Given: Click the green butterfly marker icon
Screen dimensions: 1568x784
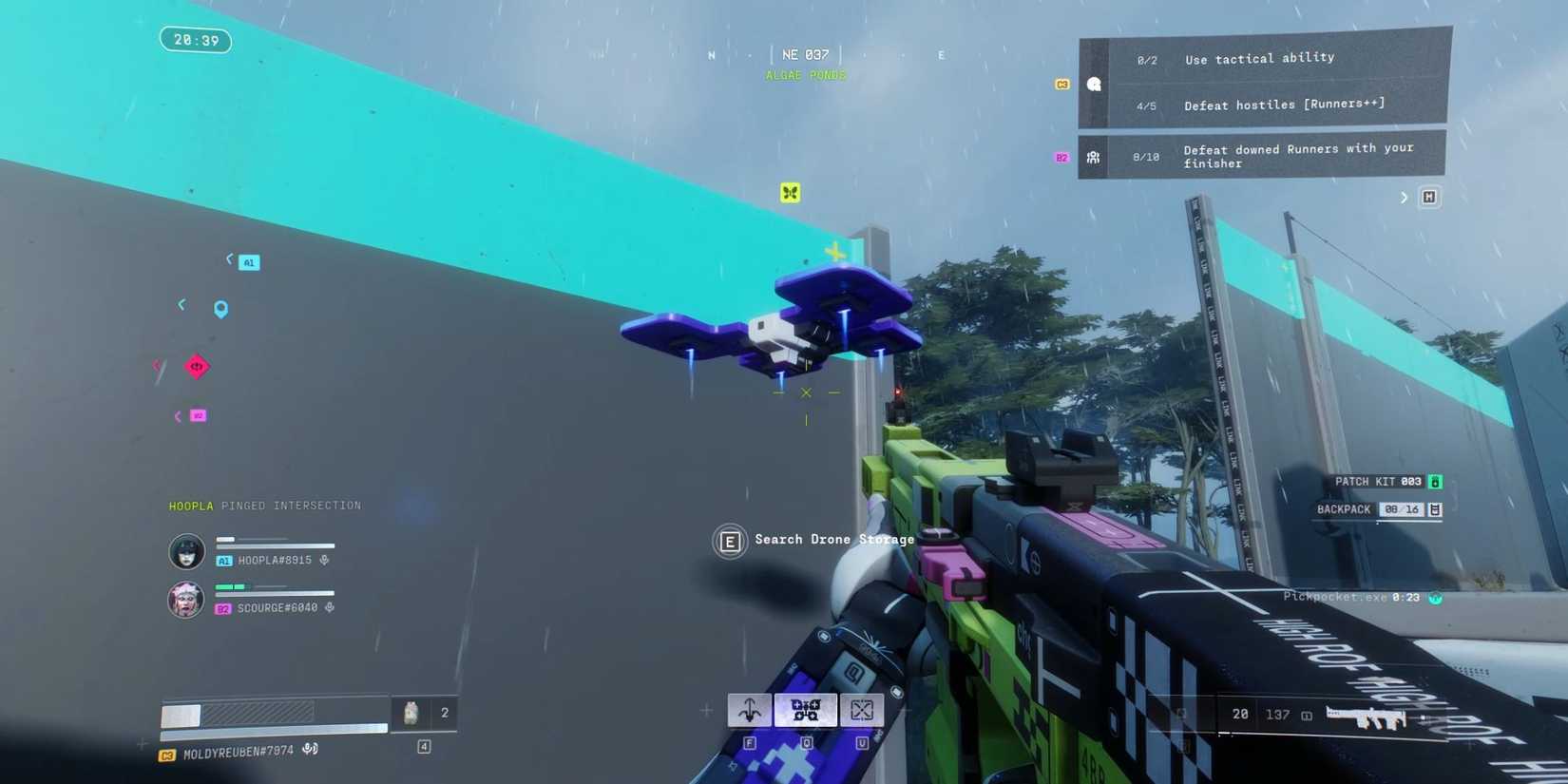Looking at the screenshot, I should coord(790,191).
